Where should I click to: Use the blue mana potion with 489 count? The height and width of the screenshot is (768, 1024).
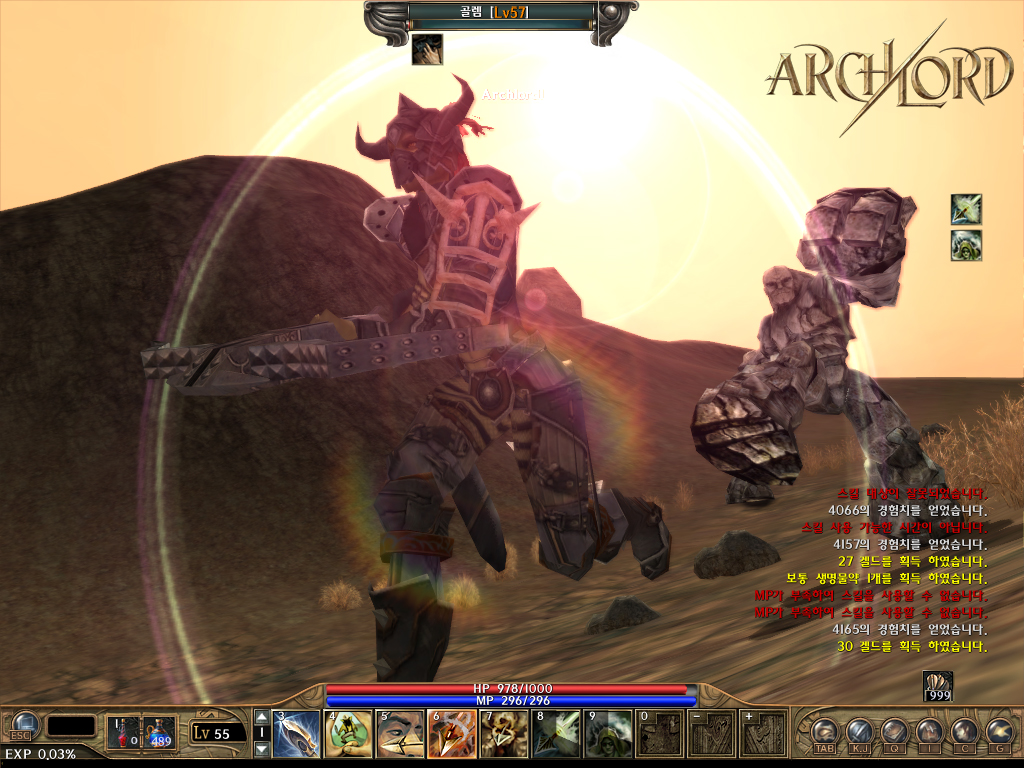click(x=158, y=731)
